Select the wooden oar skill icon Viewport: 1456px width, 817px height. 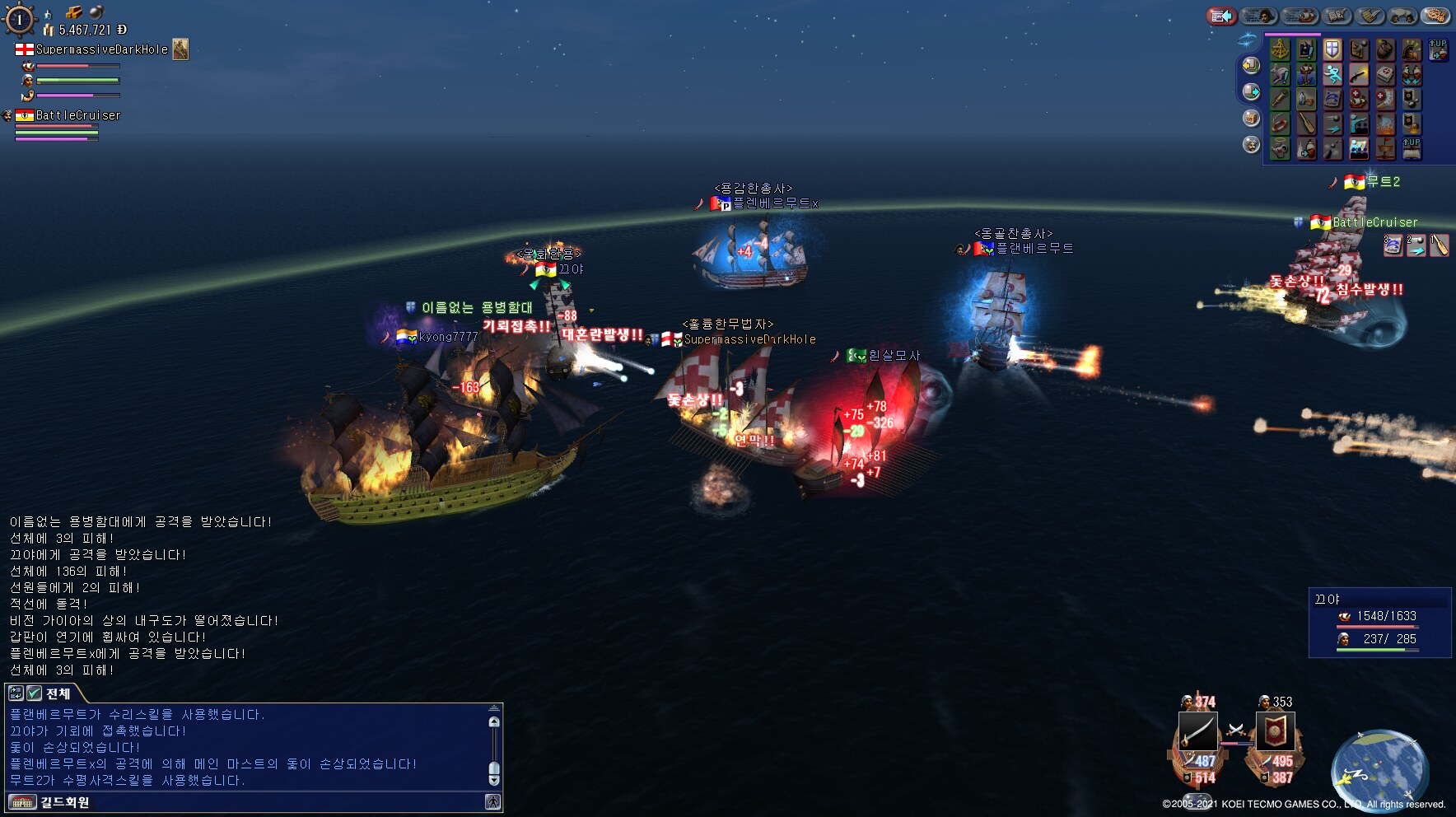1306,124
